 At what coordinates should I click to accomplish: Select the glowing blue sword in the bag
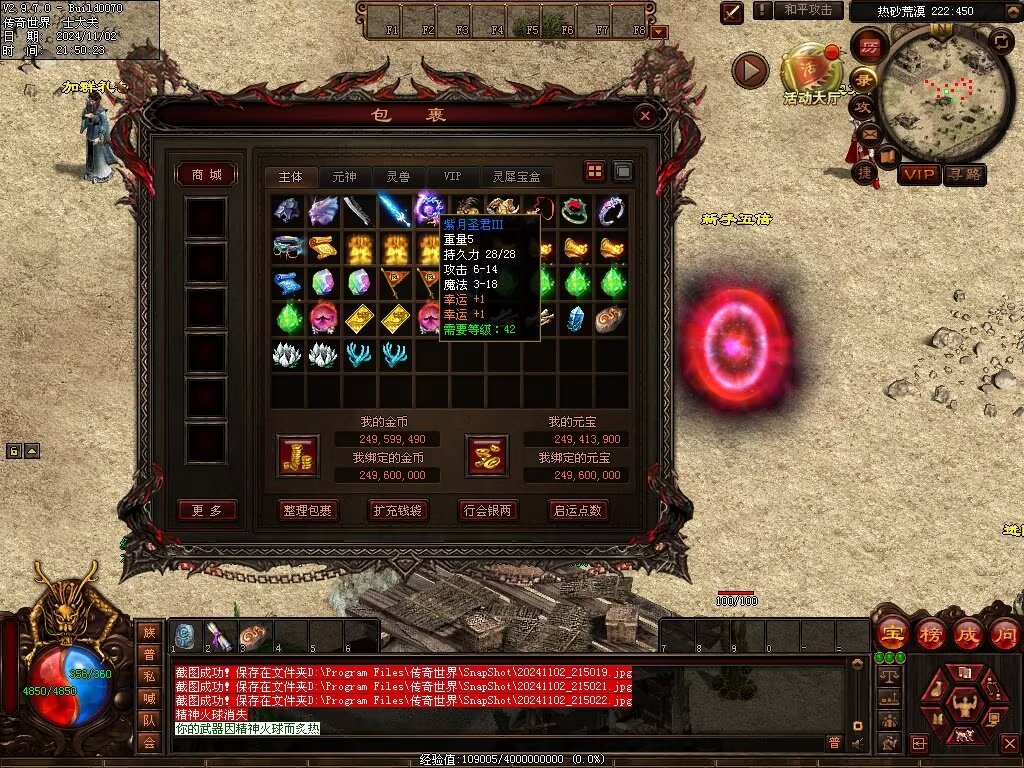393,210
